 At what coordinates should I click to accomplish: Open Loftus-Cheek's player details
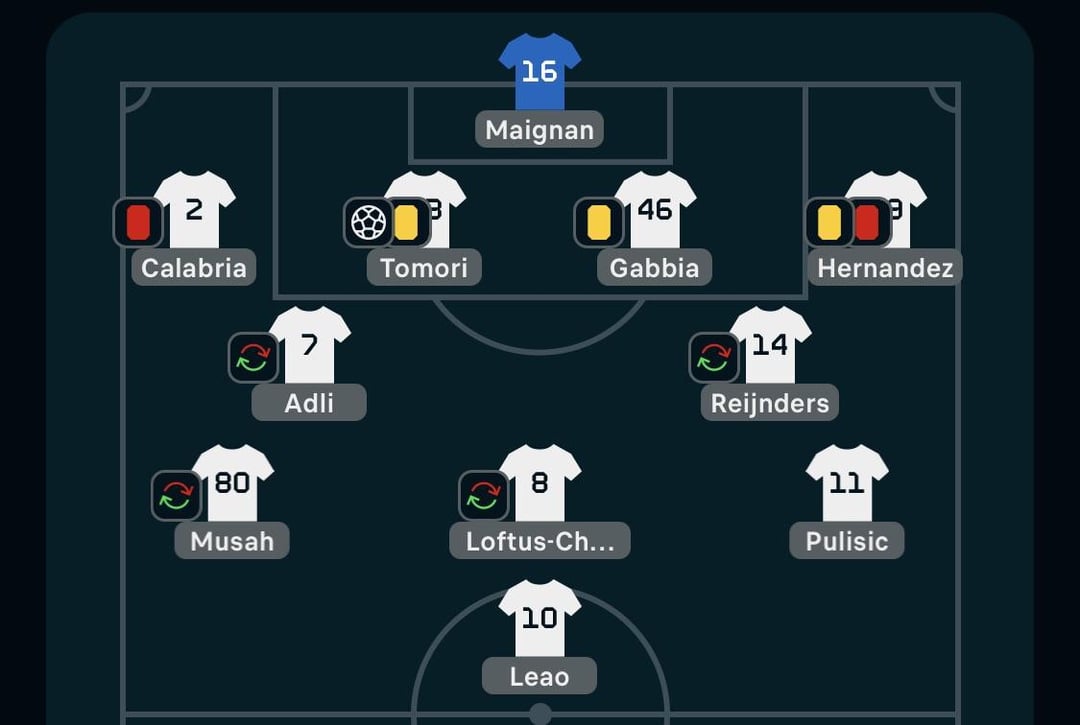point(540,541)
